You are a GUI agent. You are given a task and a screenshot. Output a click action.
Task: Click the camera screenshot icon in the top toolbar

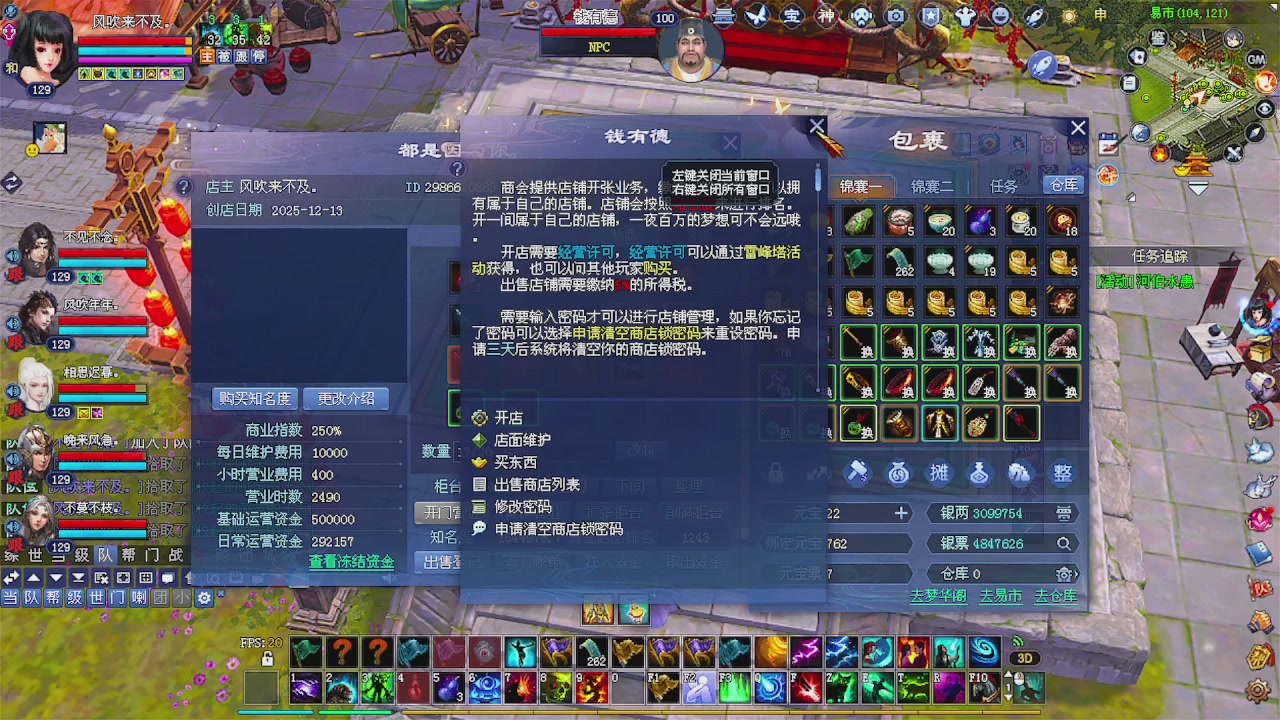pos(895,15)
